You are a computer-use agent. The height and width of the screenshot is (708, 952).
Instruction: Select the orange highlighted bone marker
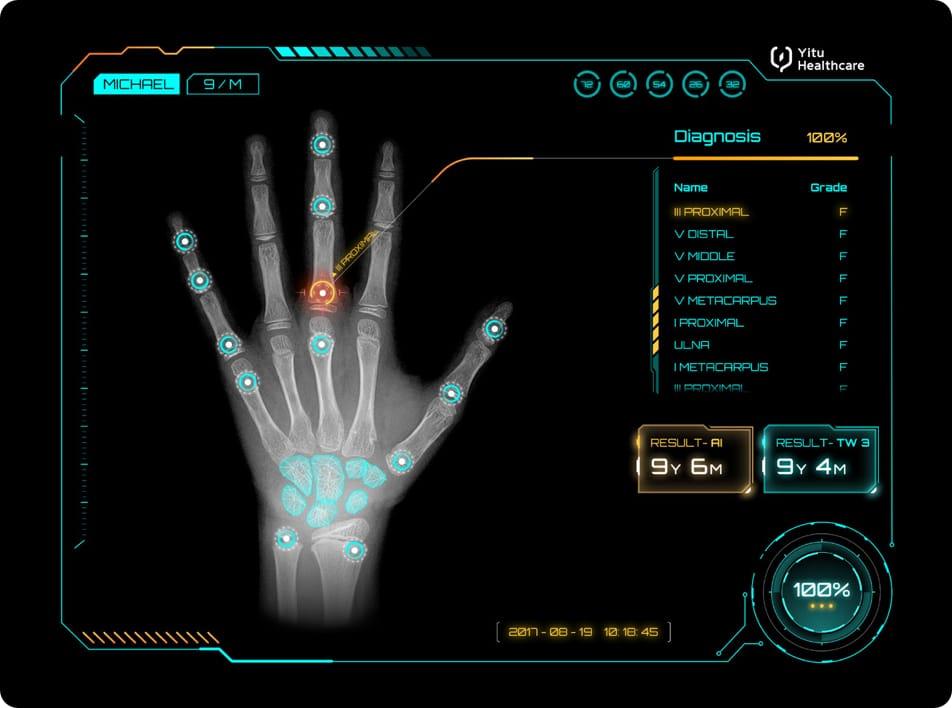[x=322, y=293]
